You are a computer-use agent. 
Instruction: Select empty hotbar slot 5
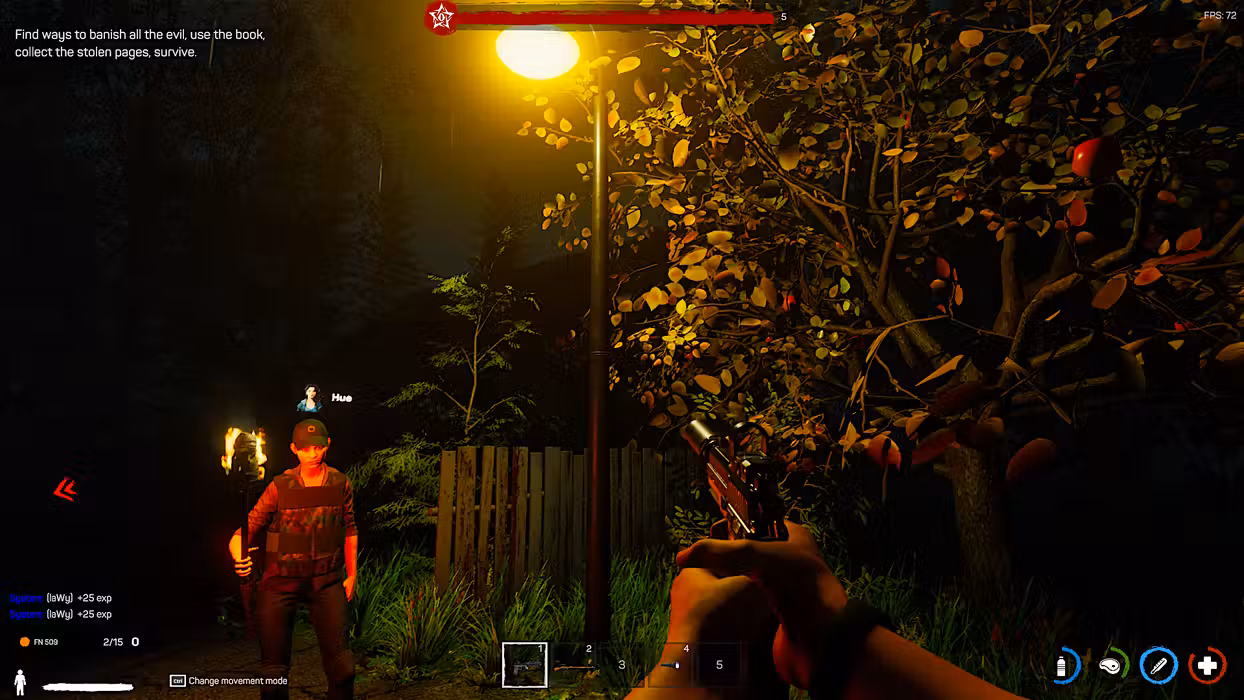pos(719,665)
